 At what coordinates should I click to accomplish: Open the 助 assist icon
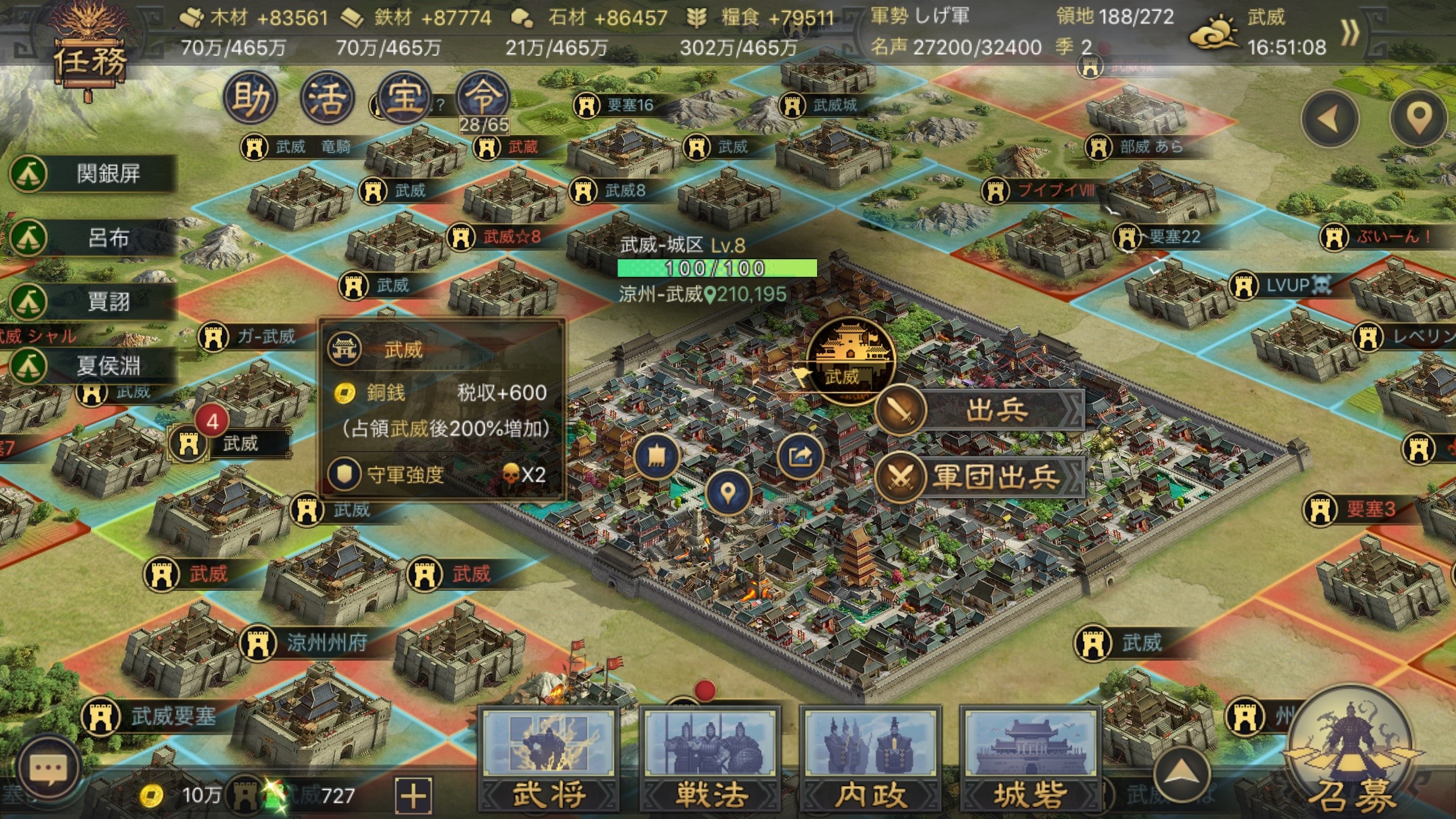[x=251, y=98]
